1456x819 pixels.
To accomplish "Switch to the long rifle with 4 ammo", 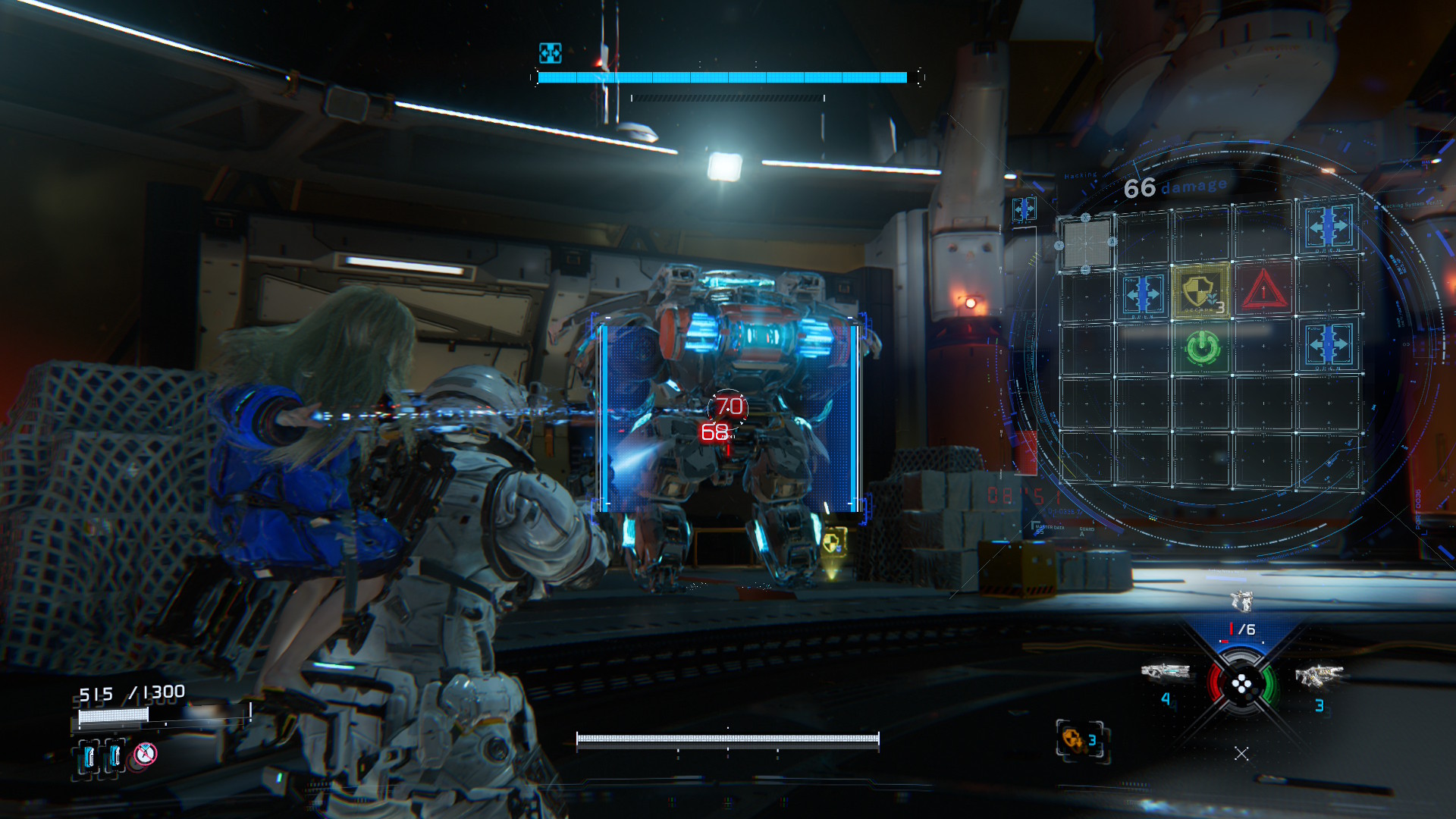I will pyautogui.click(x=1165, y=672).
